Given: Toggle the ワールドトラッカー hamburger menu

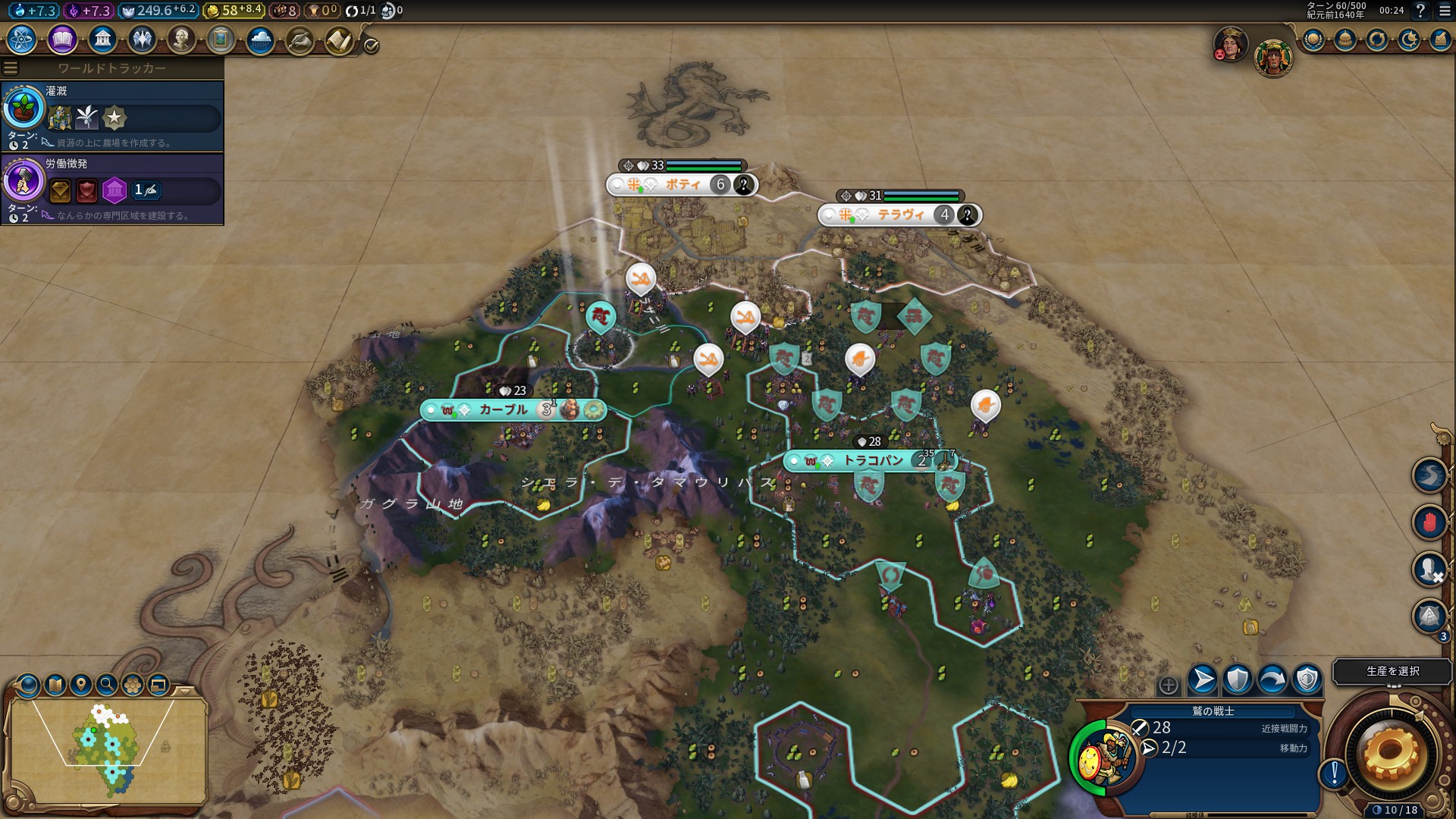Looking at the screenshot, I should (11, 68).
